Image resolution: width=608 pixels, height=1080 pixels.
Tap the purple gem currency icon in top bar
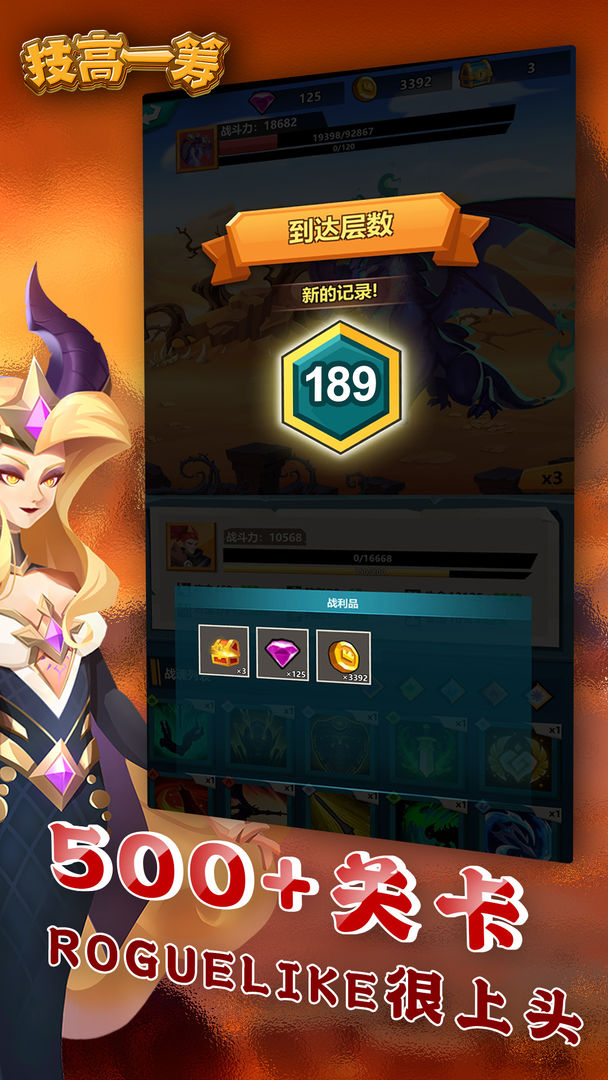(x=263, y=97)
